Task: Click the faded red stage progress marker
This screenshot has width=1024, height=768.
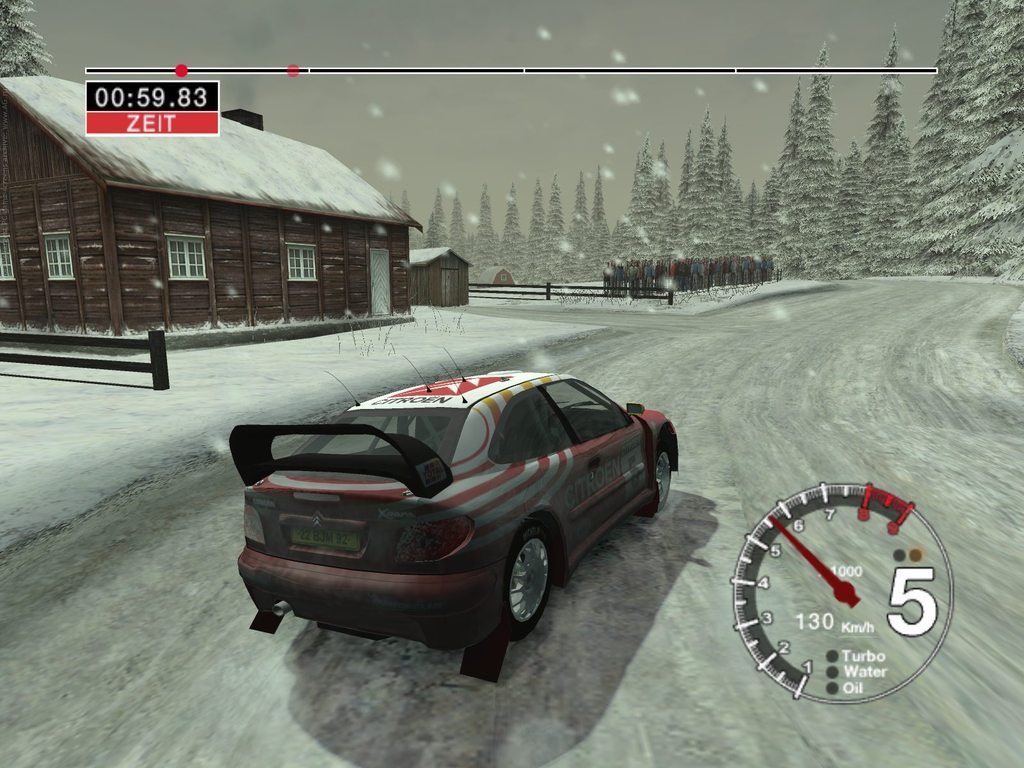Action: (x=293, y=70)
